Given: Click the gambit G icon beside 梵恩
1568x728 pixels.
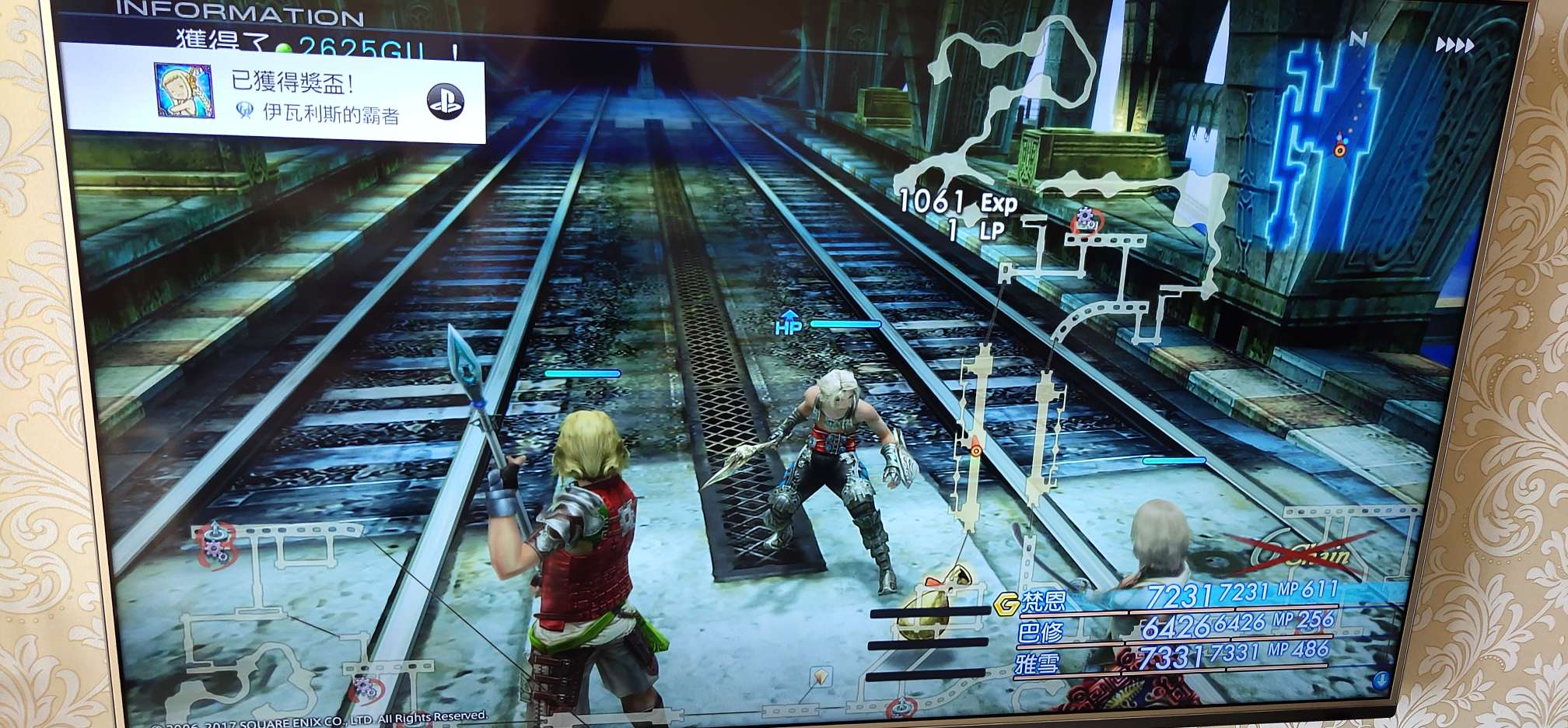Looking at the screenshot, I should click(x=1006, y=603).
